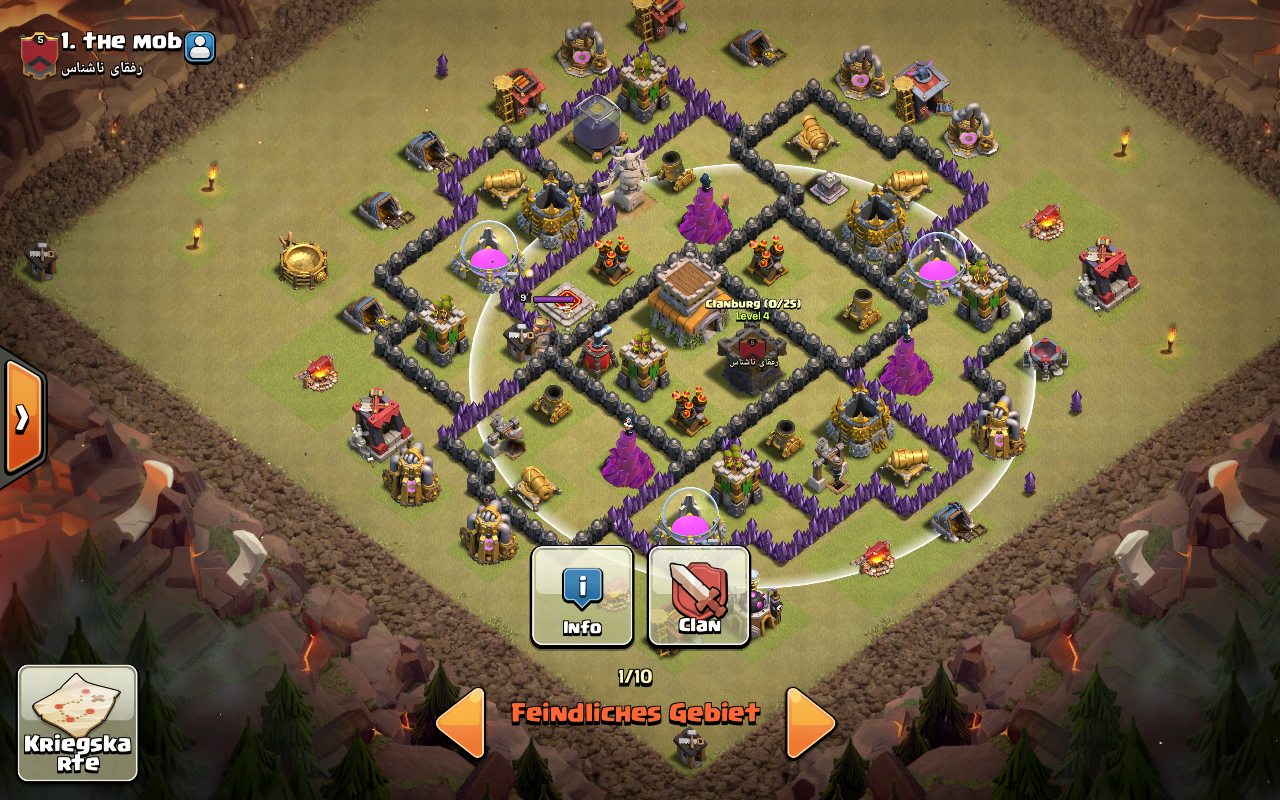This screenshot has width=1280, height=800.
Task: Expand the orange side panel arrow
Action: click(22, 416)
